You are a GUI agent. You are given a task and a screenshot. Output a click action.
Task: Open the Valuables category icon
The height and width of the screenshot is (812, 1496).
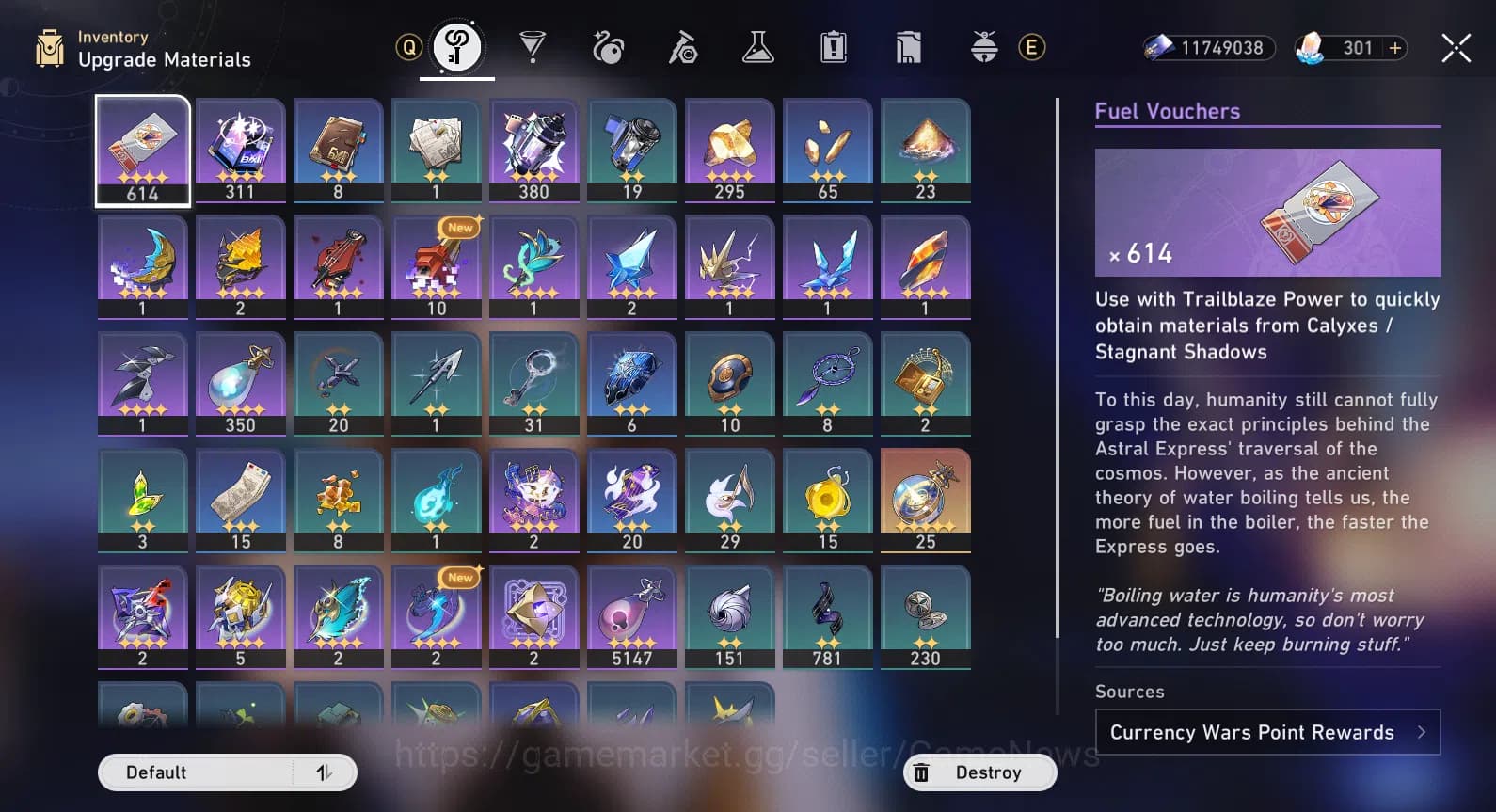click(909, 45)
